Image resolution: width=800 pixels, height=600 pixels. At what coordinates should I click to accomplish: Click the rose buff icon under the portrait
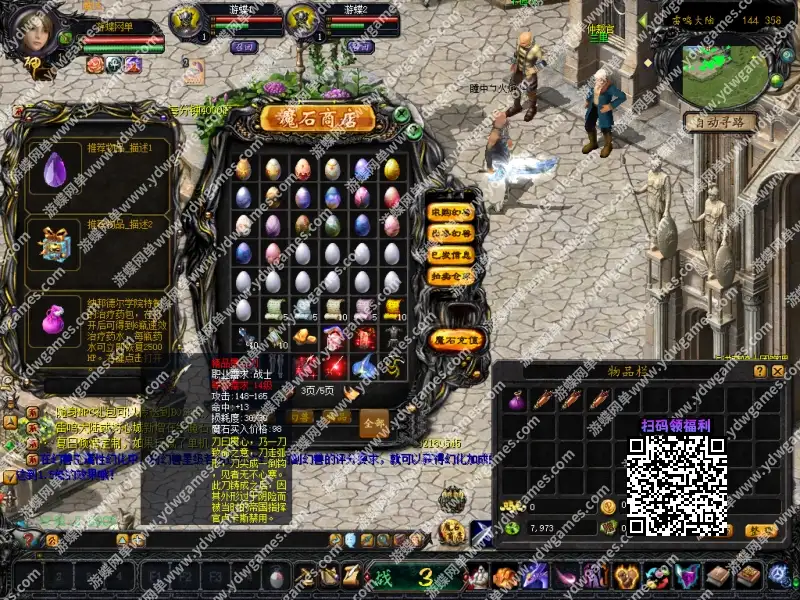tap(96, 64)
